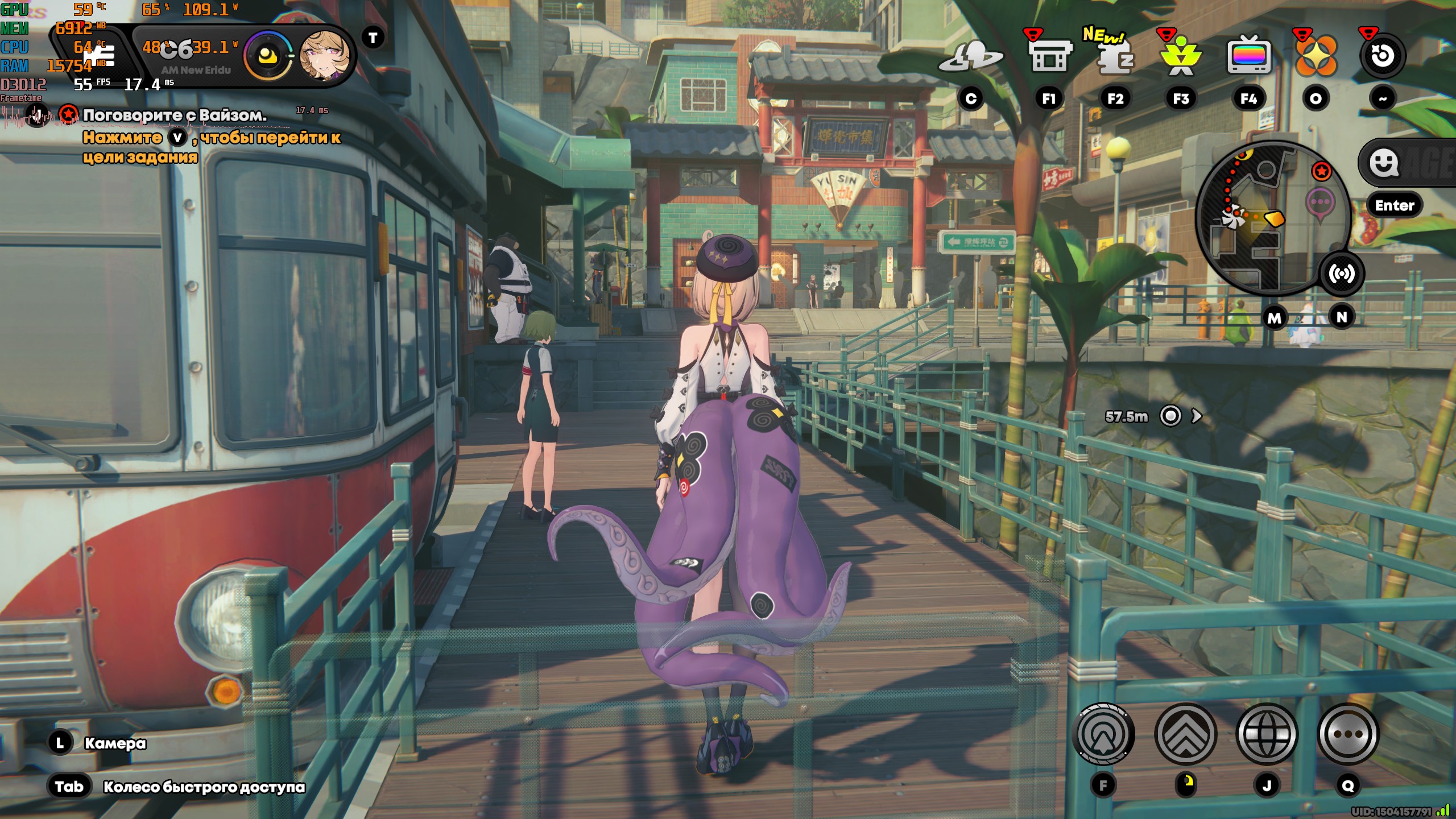
Task: Open the orange four-petal flower icon
Action: tap(1316, 56)
